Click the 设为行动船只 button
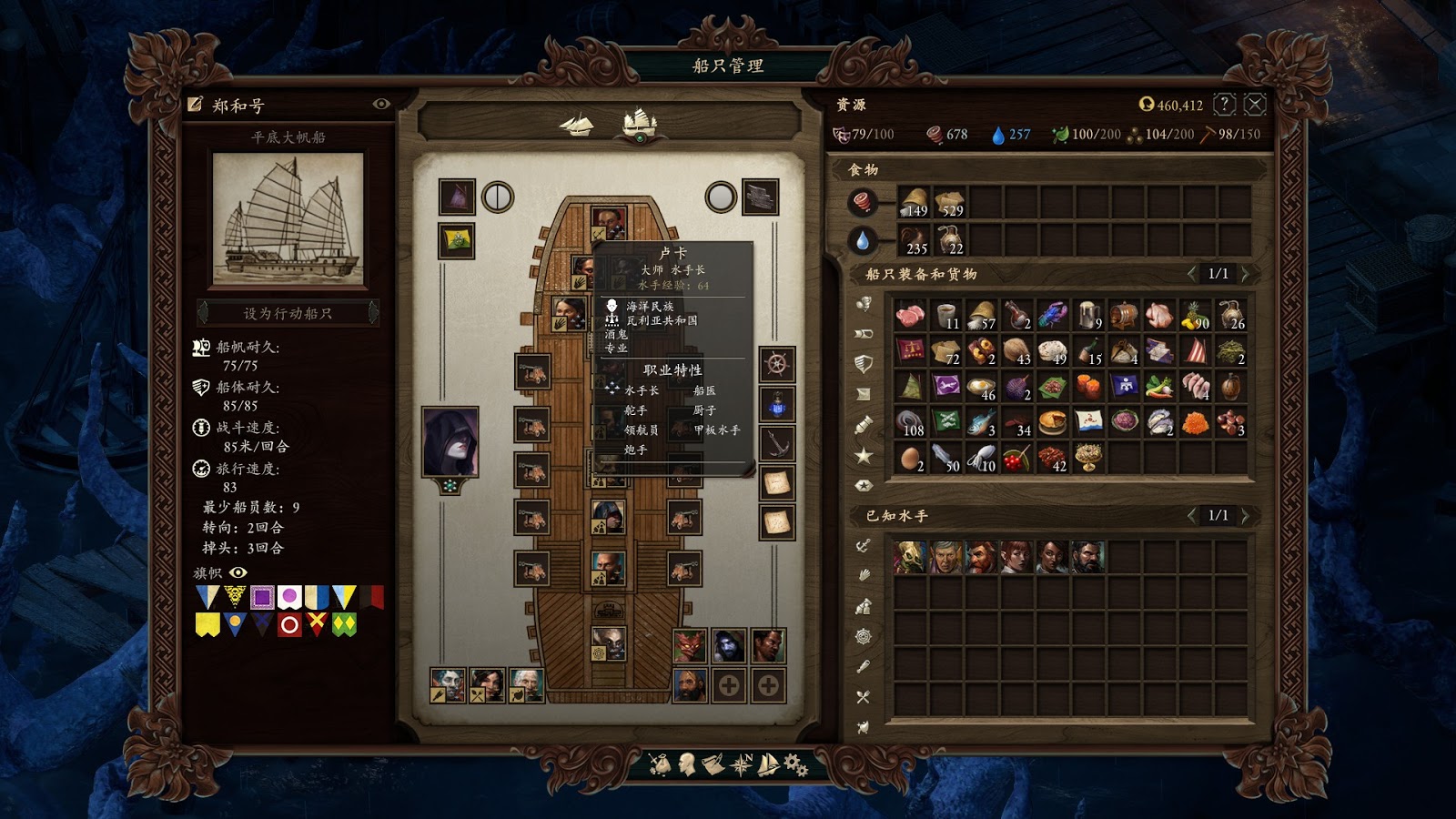 288,313
